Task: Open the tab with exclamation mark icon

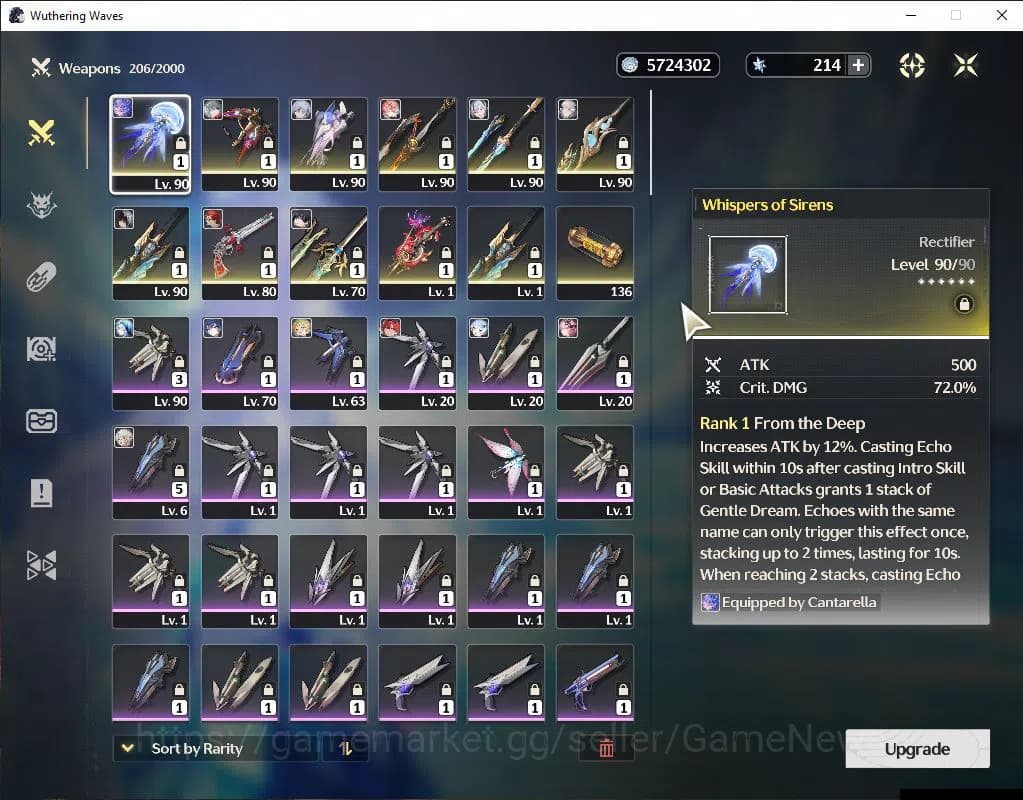Action: coord(41,493)
